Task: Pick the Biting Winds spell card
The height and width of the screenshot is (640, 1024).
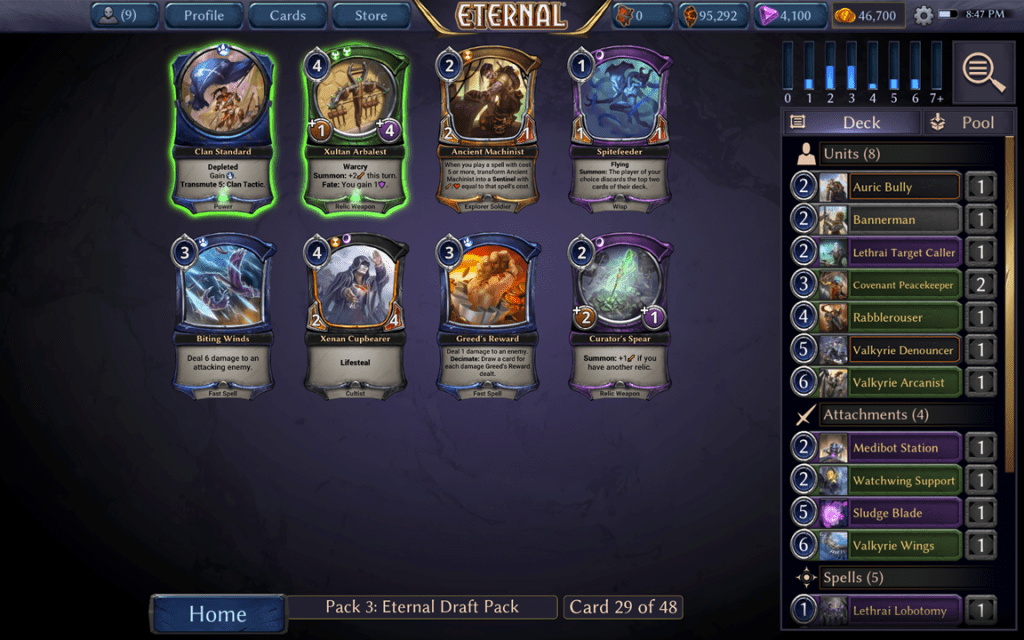Action: pos(222,317)
